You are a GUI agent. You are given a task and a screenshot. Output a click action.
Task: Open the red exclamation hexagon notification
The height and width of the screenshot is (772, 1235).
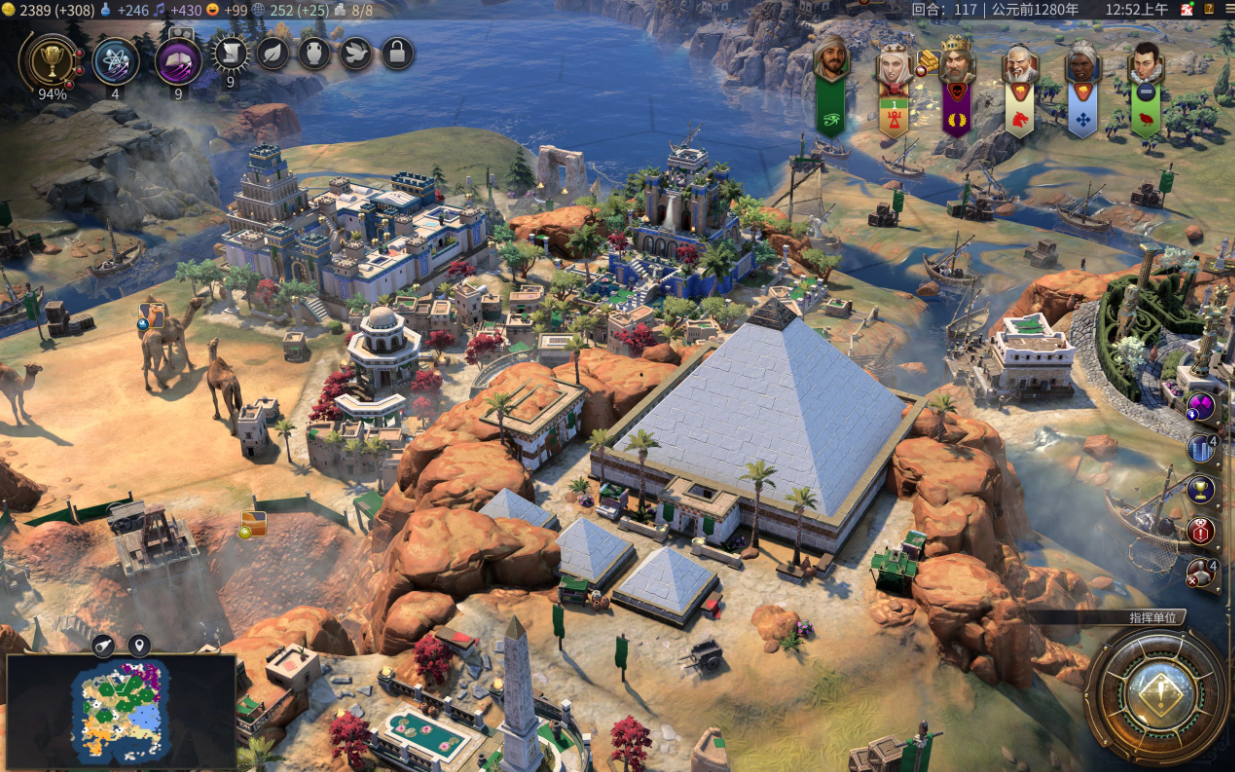click(x=1200, y=531)
